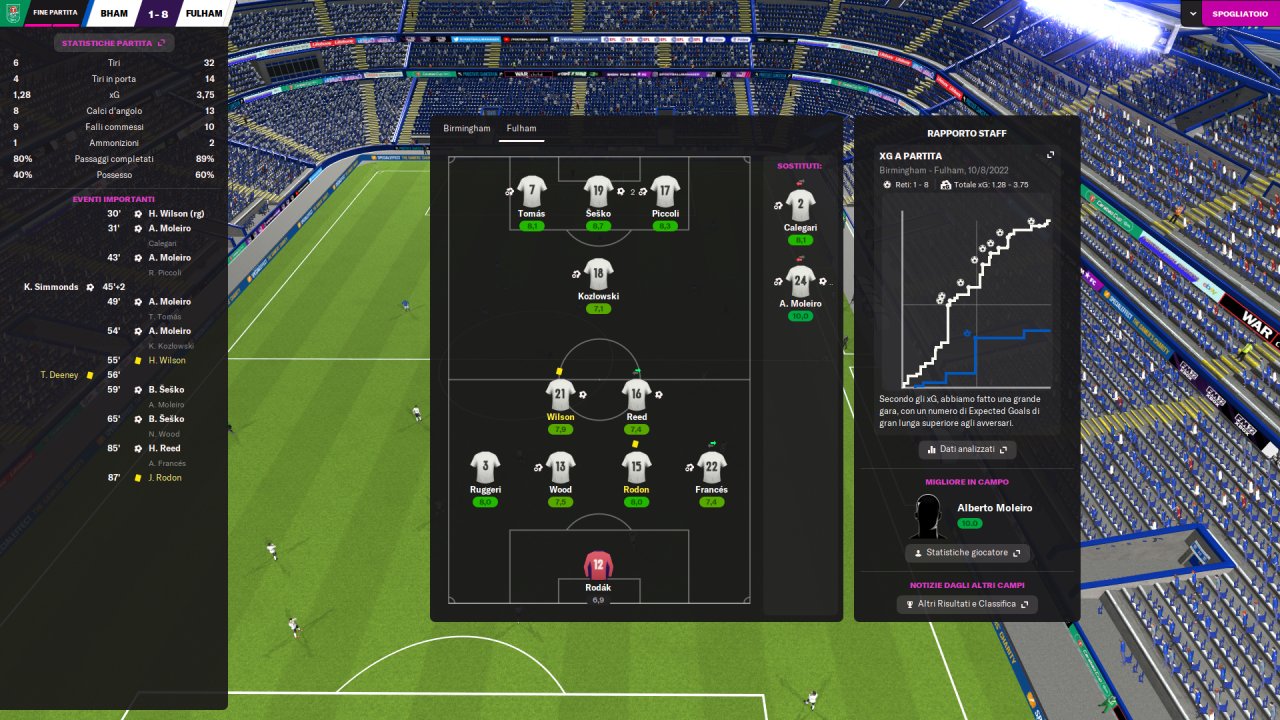The image size is (1280, 720).
Task: Select the Fulham lineup tab
Action: coord(521,129)
